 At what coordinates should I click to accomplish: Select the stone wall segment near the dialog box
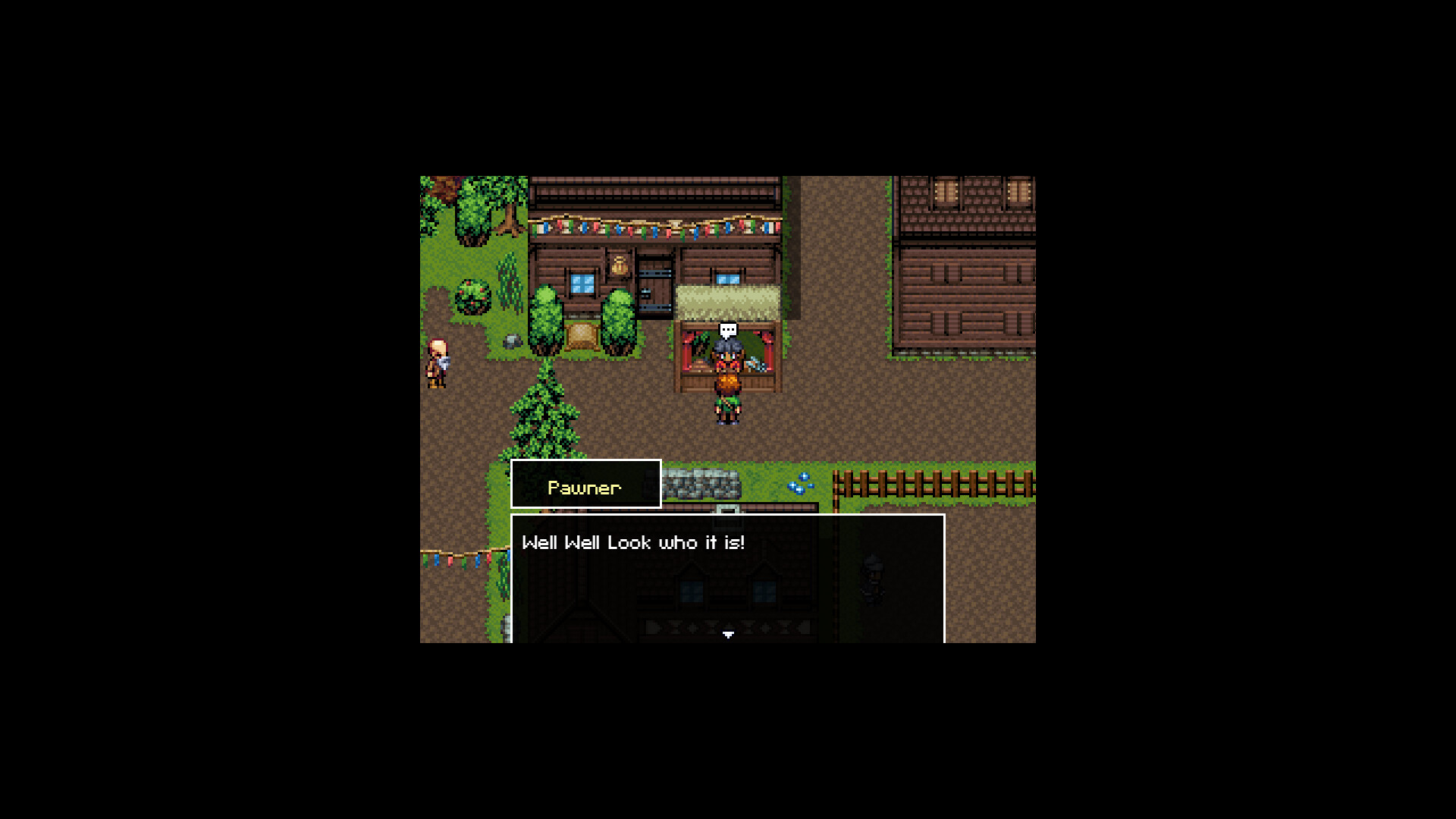pos(702,483)
